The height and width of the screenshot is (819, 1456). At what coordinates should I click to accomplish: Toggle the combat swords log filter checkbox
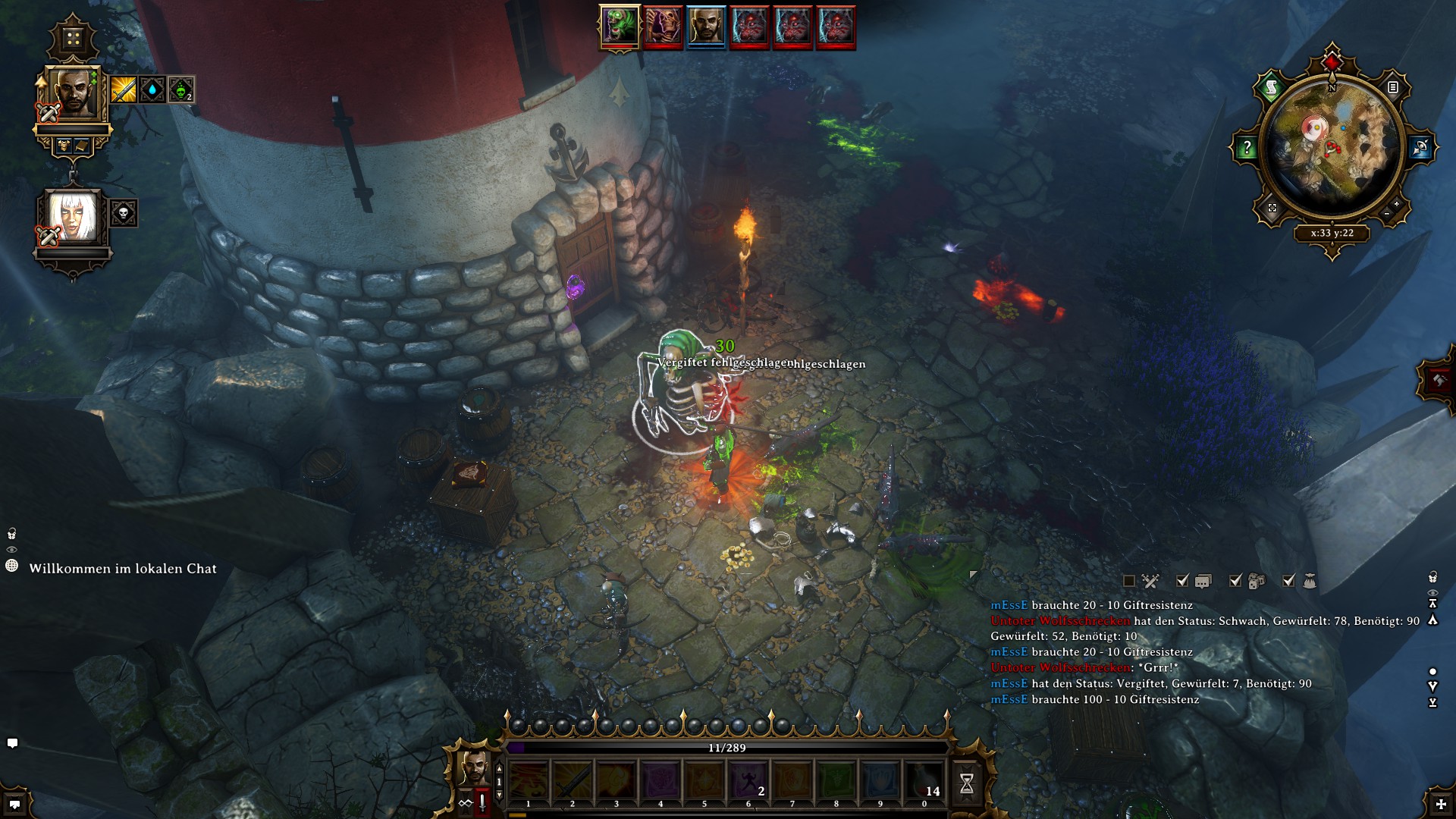pos(1129,581)
